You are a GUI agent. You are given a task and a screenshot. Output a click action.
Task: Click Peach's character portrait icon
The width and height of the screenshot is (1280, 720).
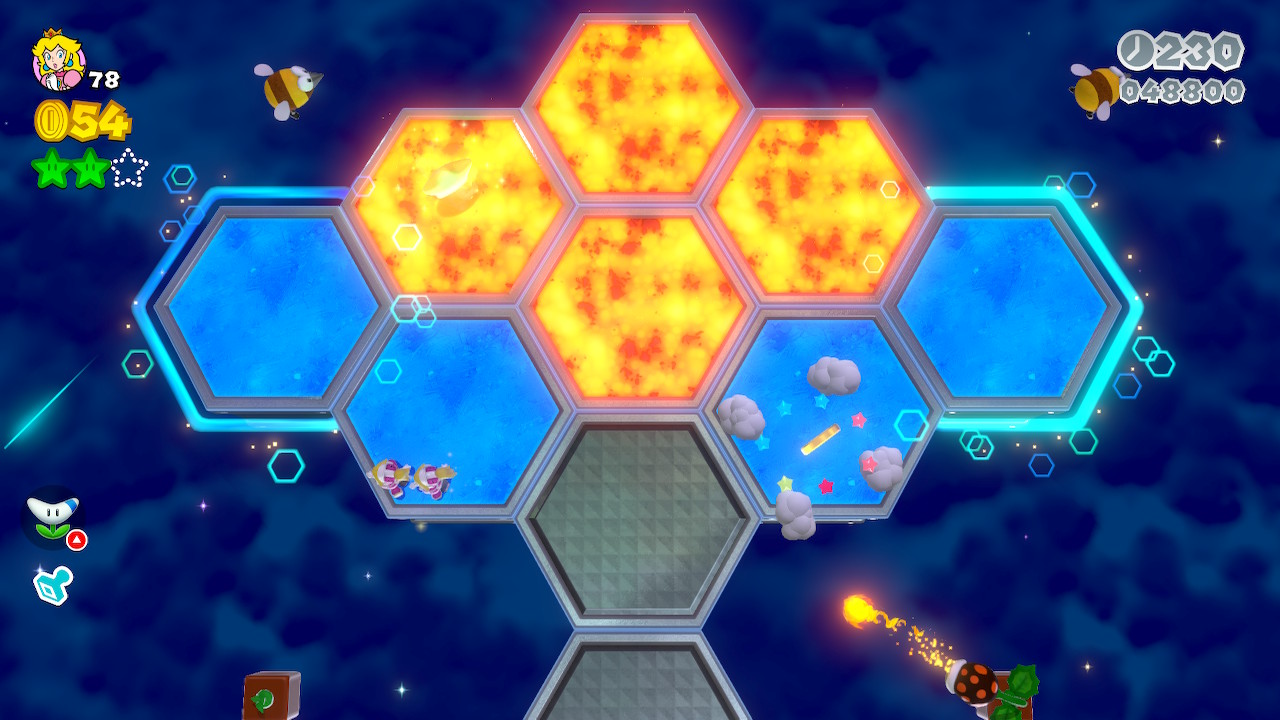coord(58,60)
